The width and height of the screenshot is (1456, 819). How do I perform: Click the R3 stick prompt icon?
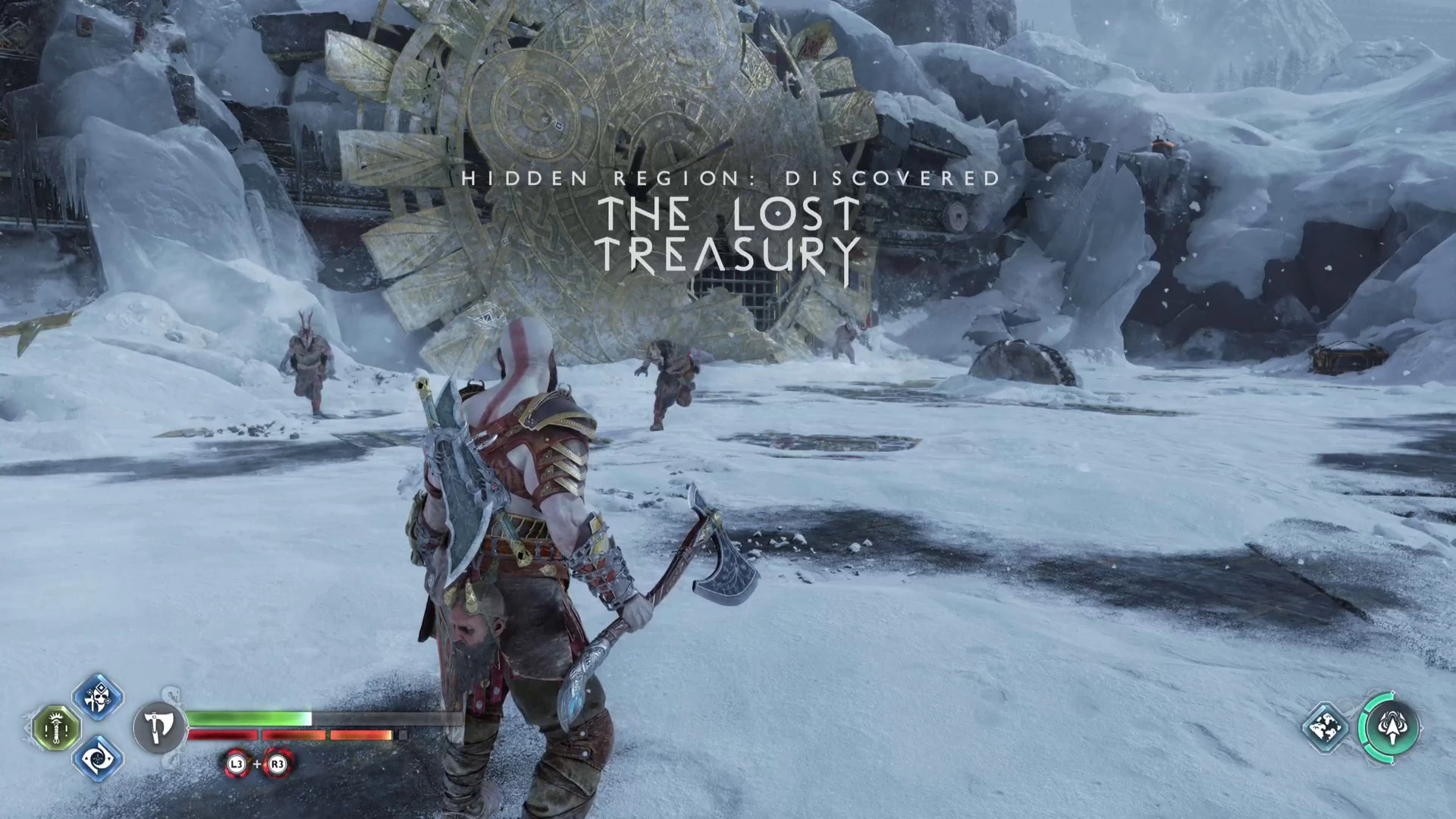coord(276,765)
